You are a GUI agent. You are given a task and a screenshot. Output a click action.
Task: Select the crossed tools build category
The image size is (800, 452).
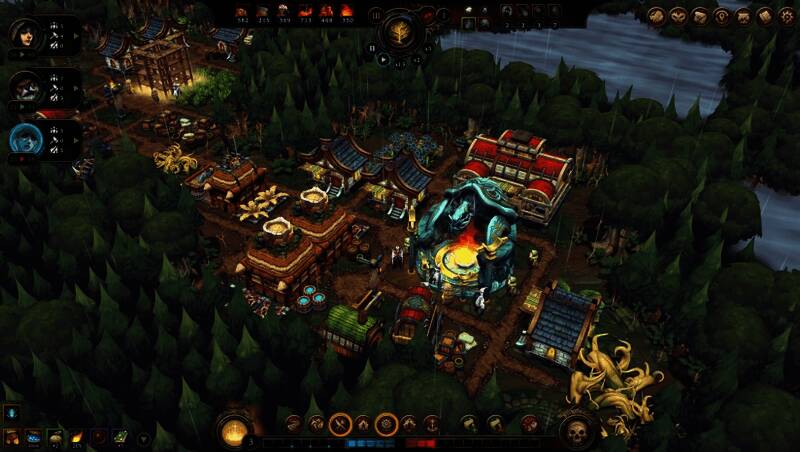(x=340, y=424)
